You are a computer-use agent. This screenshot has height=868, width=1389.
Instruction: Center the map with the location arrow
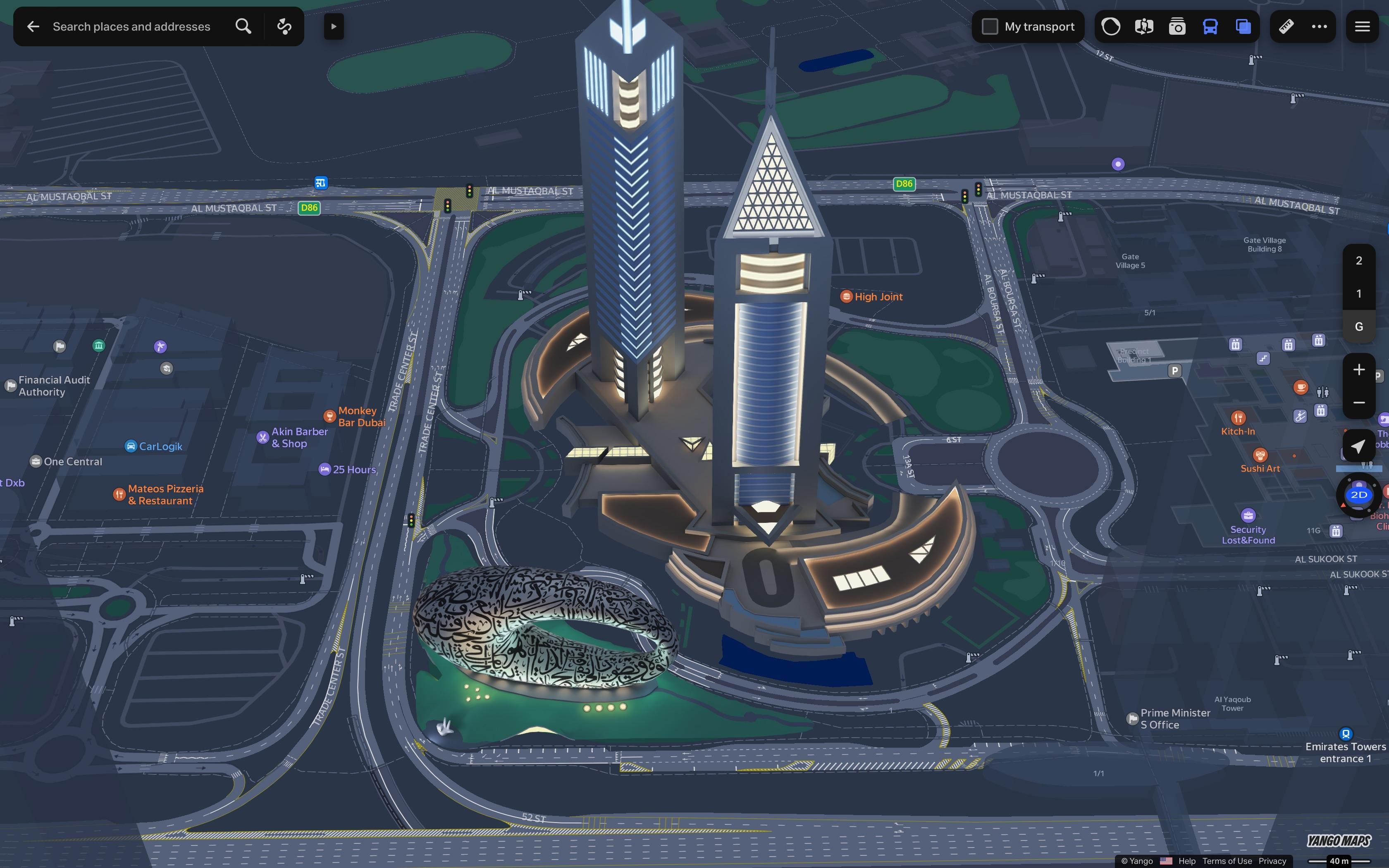pyautogui.click(x=1359, y=446)
